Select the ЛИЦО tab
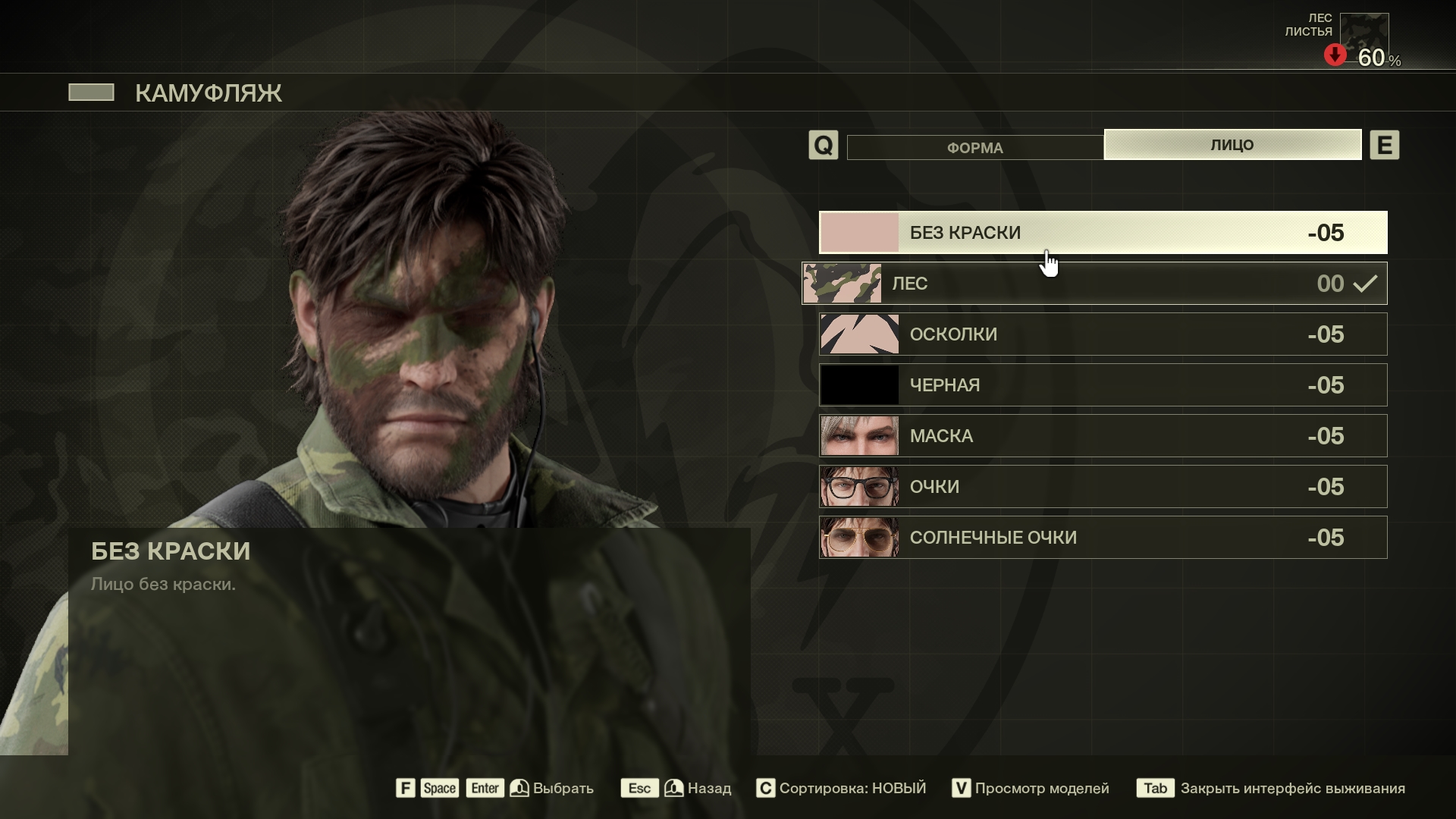Image resolution: width=1456 pixels, height=819 pixels. tap(1232, 145)
